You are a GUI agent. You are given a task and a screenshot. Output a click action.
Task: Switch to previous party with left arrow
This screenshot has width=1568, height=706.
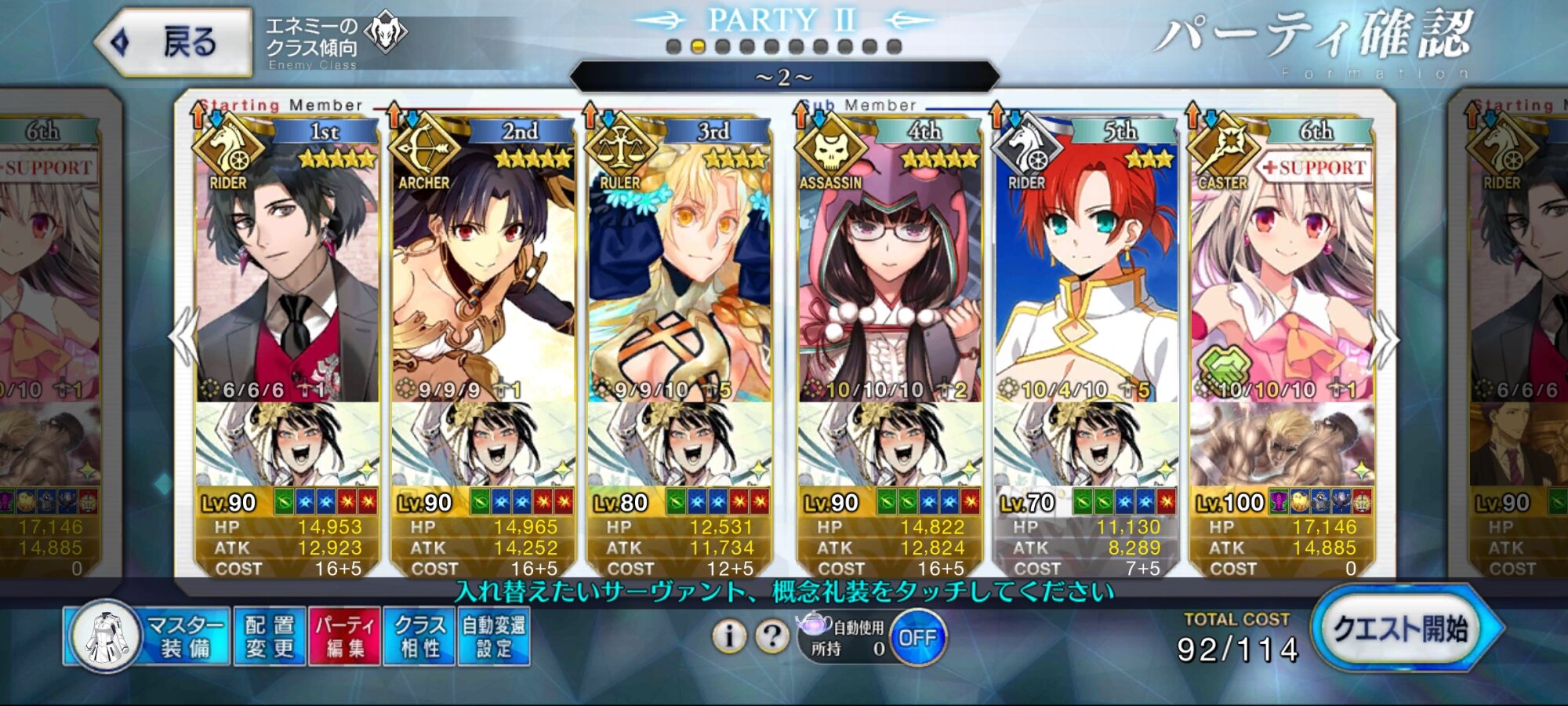(x=183, y=337)
